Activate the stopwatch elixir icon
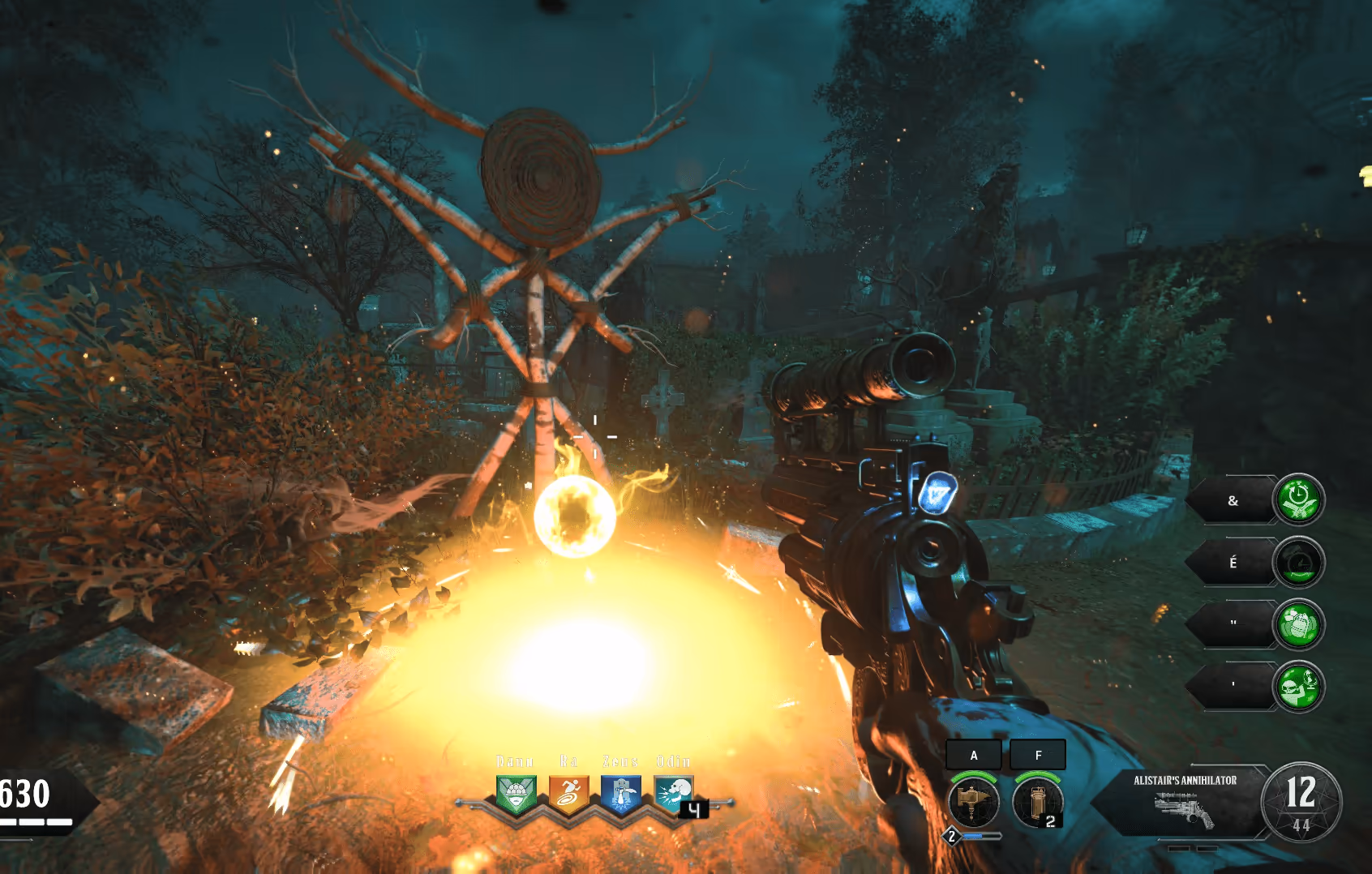1372x874 pixels. pos(1298,499)
